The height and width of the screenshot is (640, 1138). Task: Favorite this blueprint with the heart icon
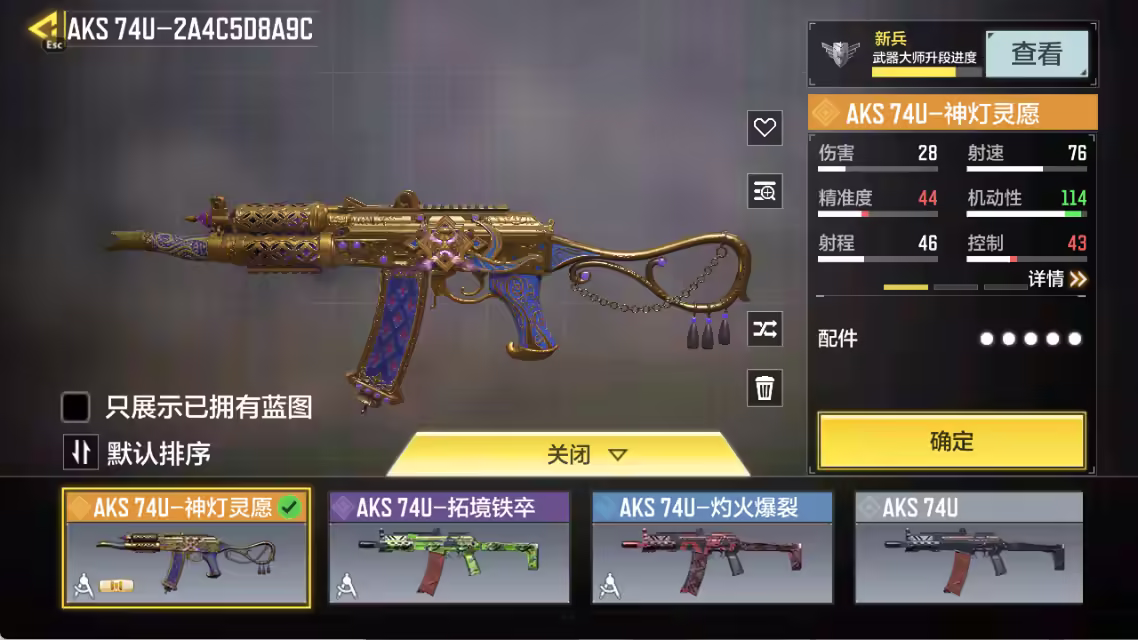pos(765,128)
